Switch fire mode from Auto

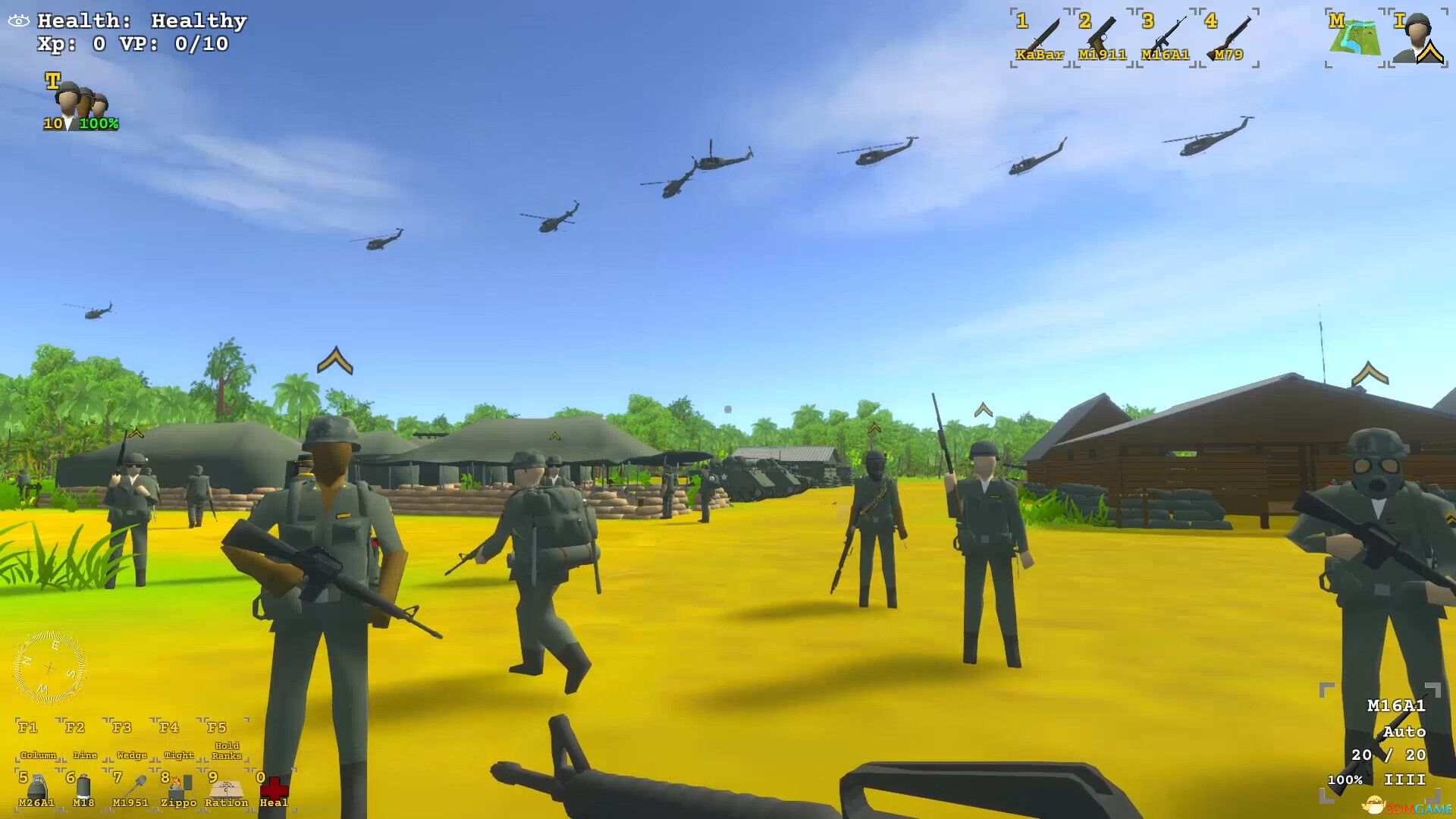click(1404, 733)
